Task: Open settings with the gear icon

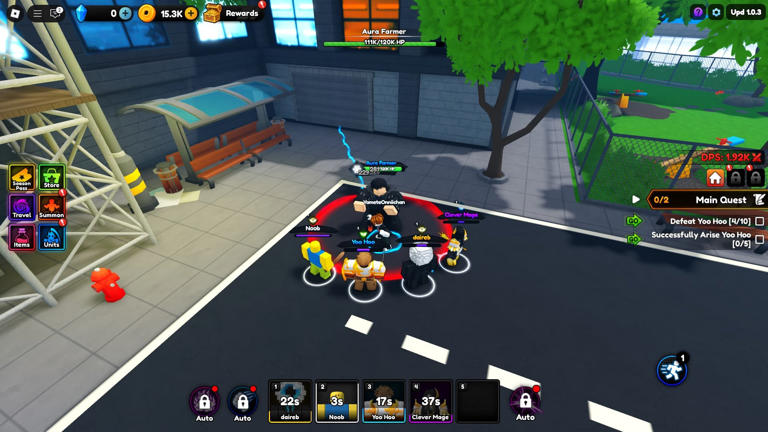Action: pos(716,13)
